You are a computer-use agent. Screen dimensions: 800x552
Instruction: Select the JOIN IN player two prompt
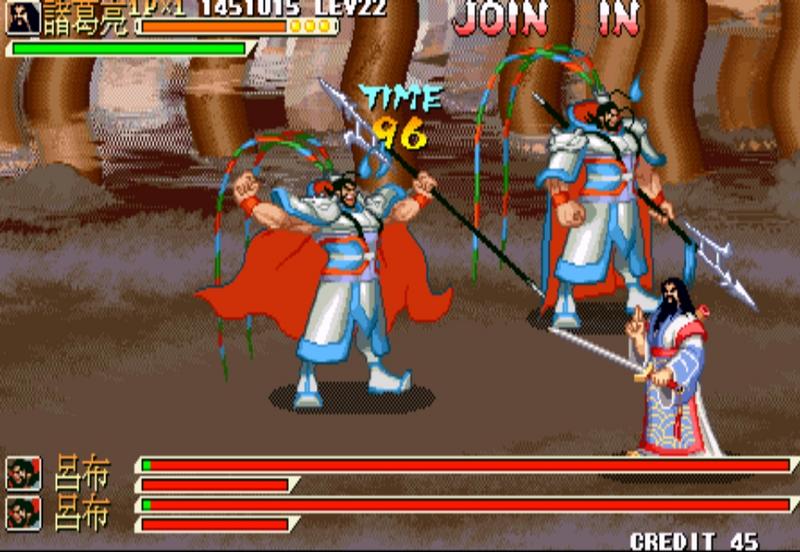pos(545,19)
